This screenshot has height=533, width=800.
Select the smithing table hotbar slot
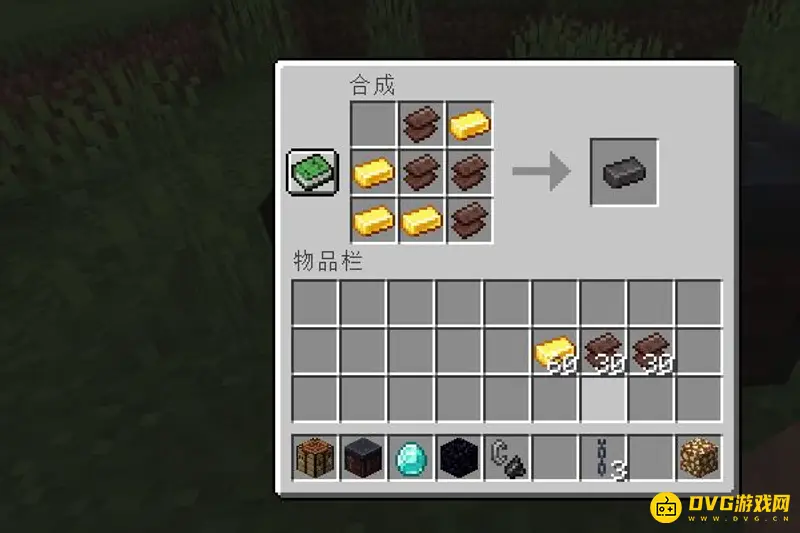(x=363, y=457)
